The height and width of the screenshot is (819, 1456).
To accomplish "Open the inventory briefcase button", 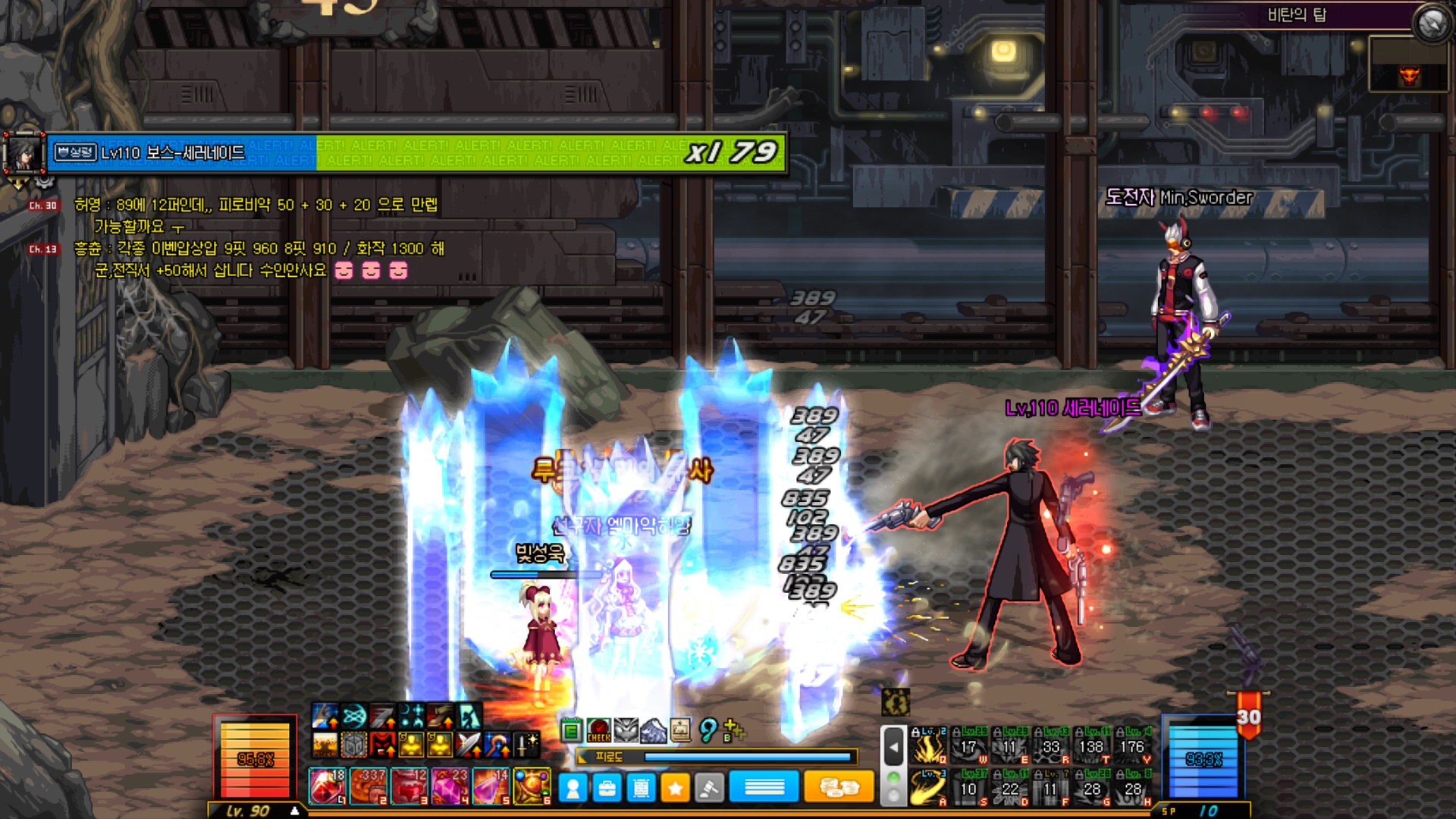I will coord(607,789).
